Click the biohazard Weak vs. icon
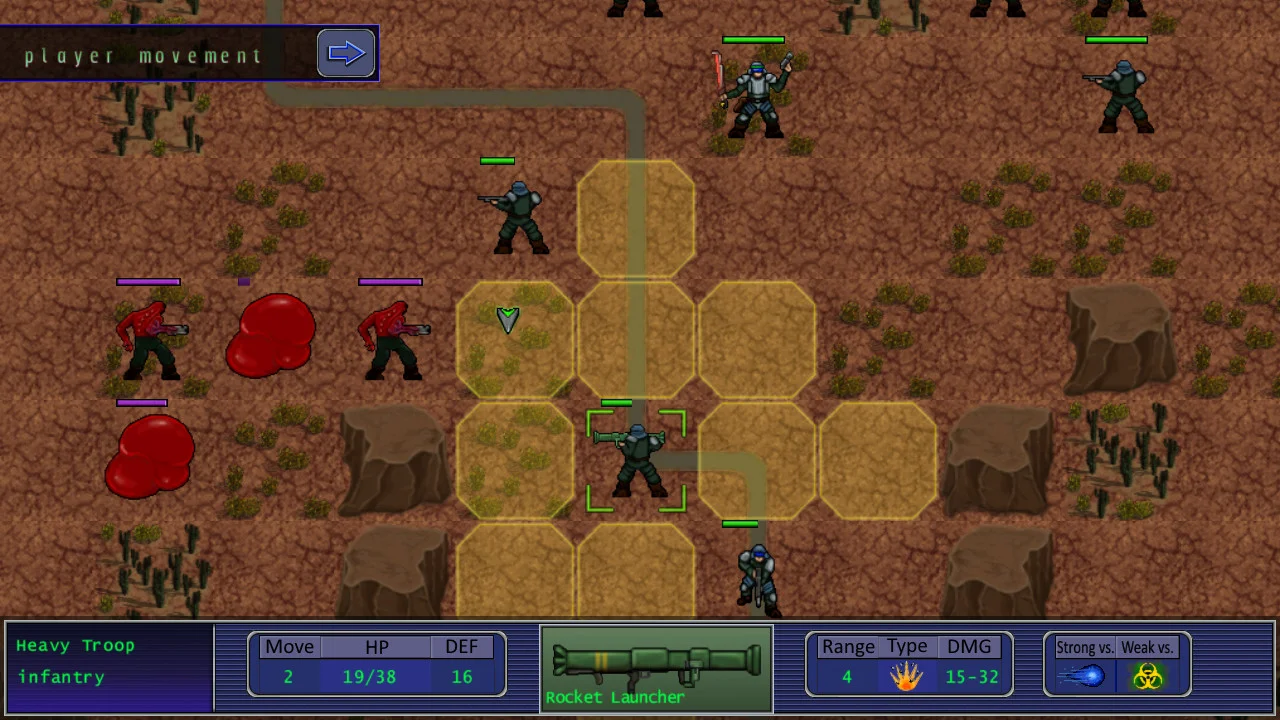The image size is (1280, 720). (1148, 677)
